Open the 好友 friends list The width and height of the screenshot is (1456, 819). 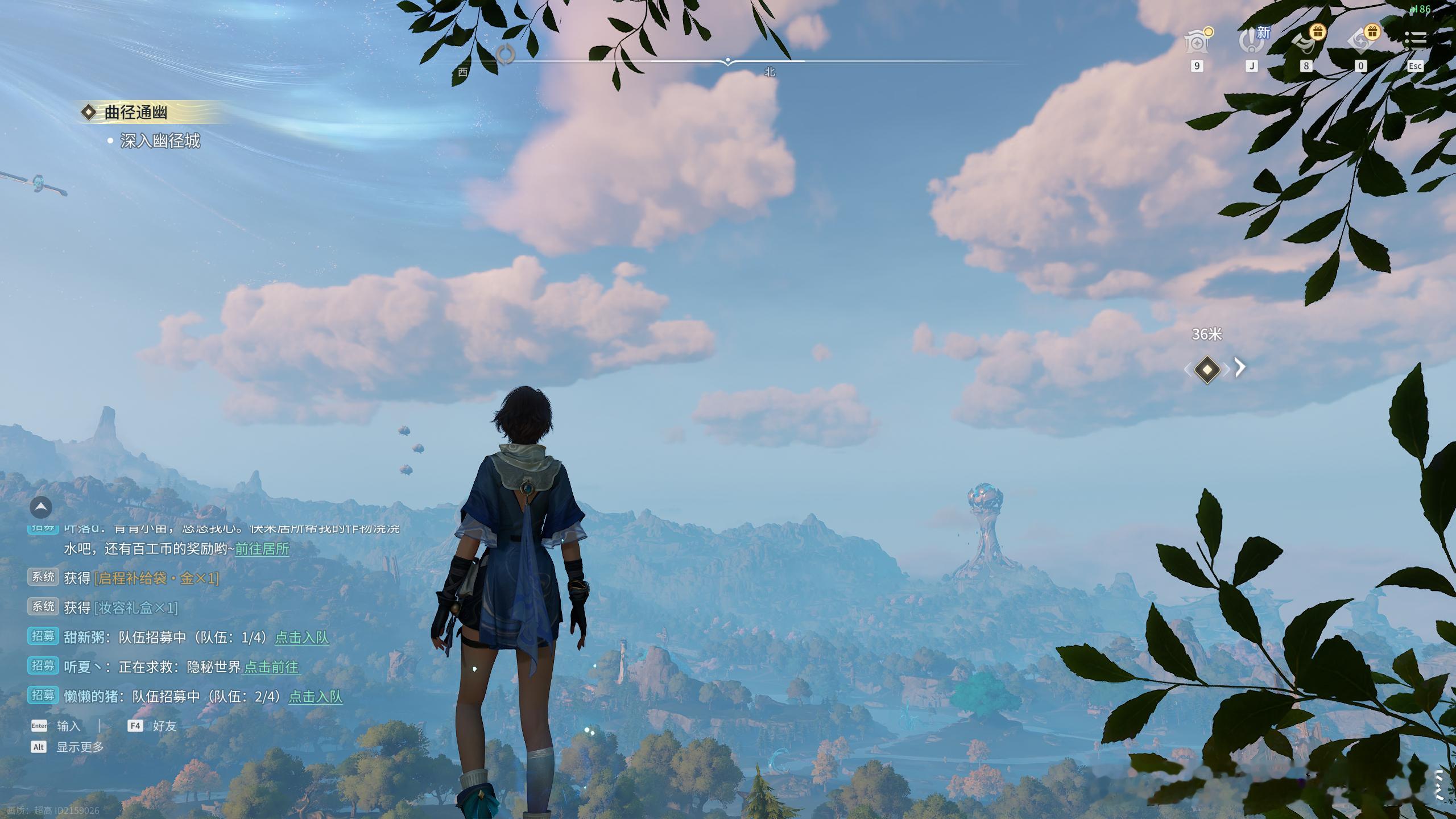coord(164,726)
